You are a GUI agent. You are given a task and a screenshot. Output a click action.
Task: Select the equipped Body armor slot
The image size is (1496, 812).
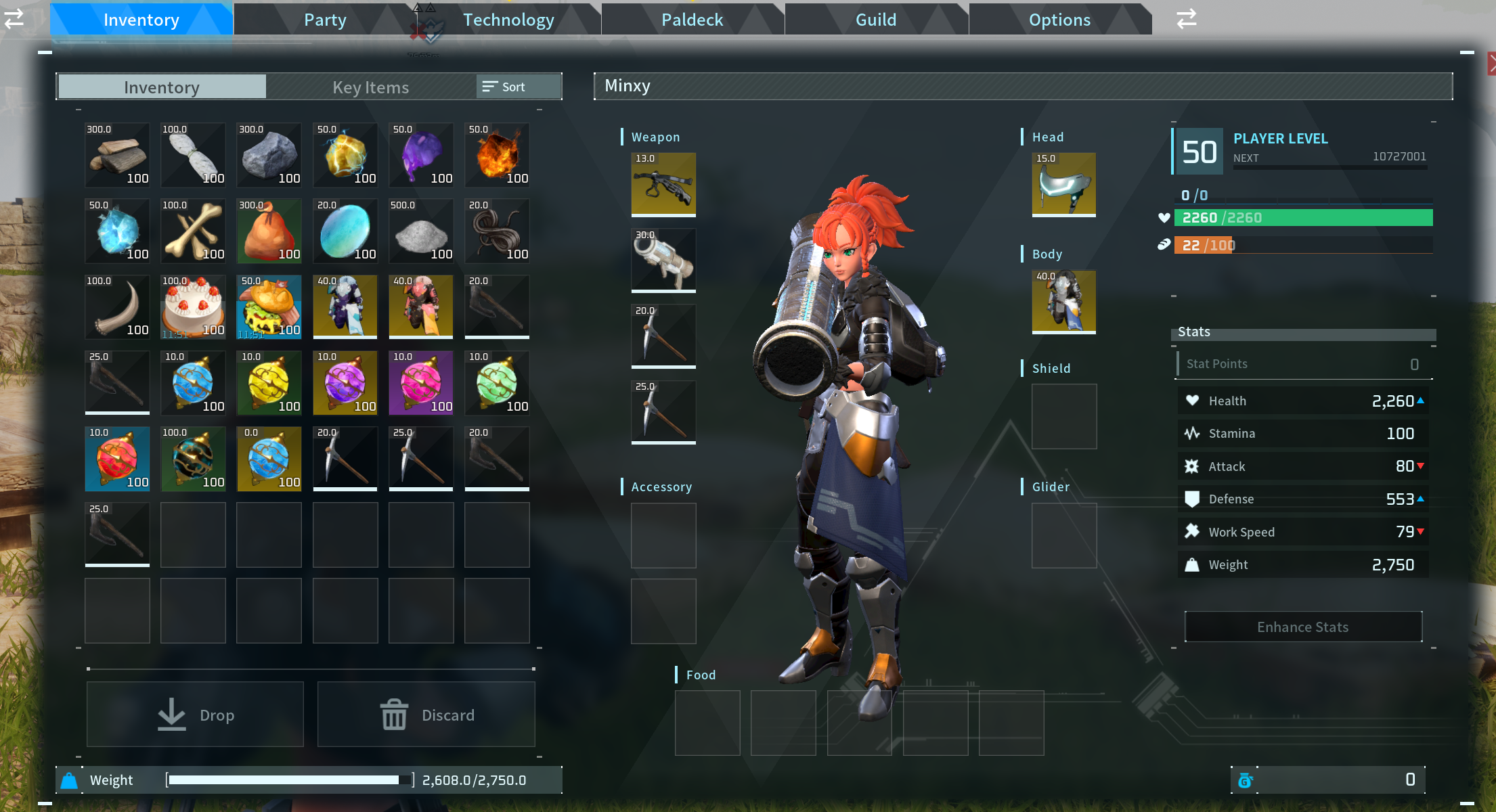coord(1063,302)
